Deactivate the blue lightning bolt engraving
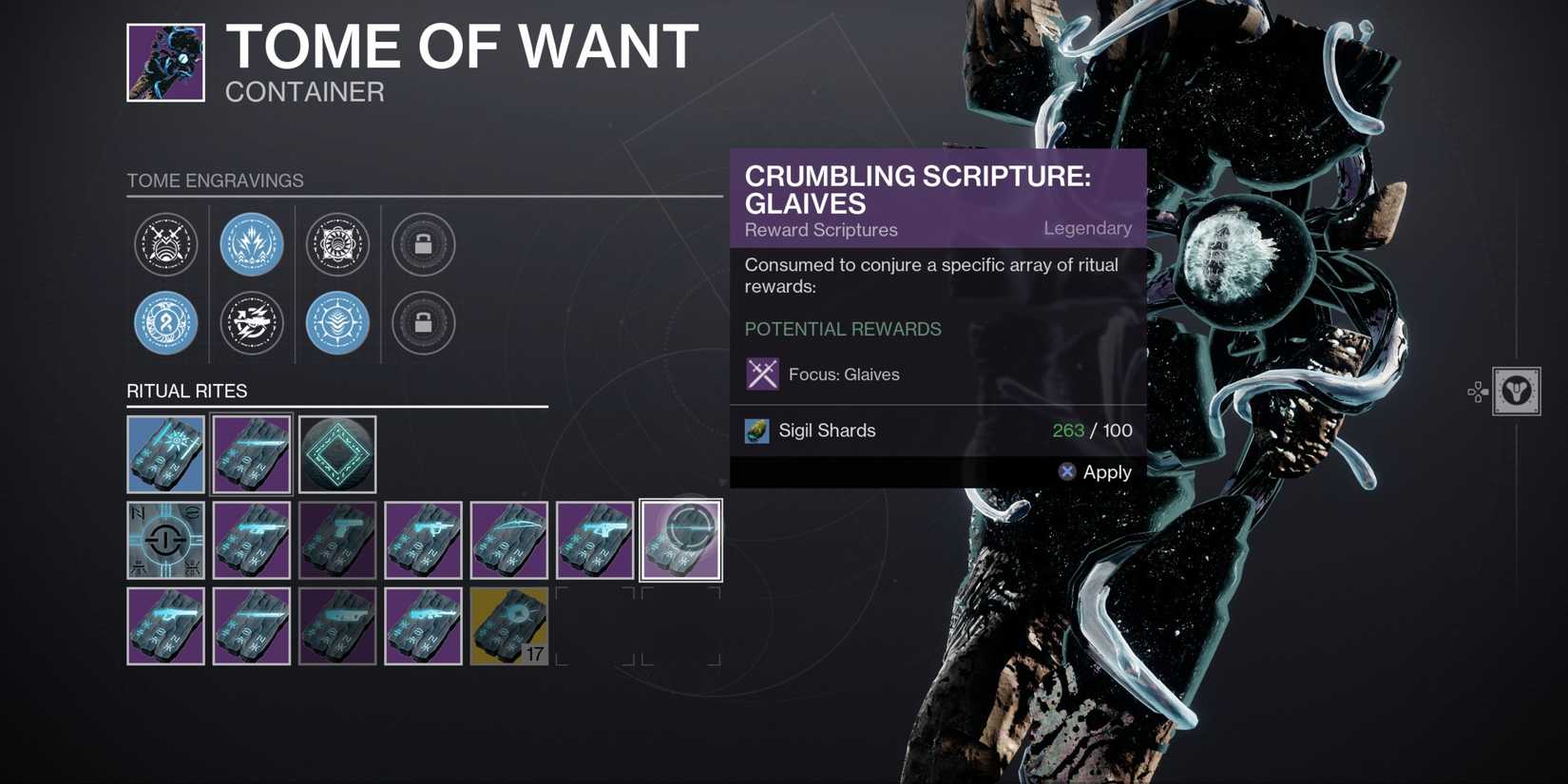Image resolution: width=1568 pixels, height=784 pixels. tap(252, 244)
